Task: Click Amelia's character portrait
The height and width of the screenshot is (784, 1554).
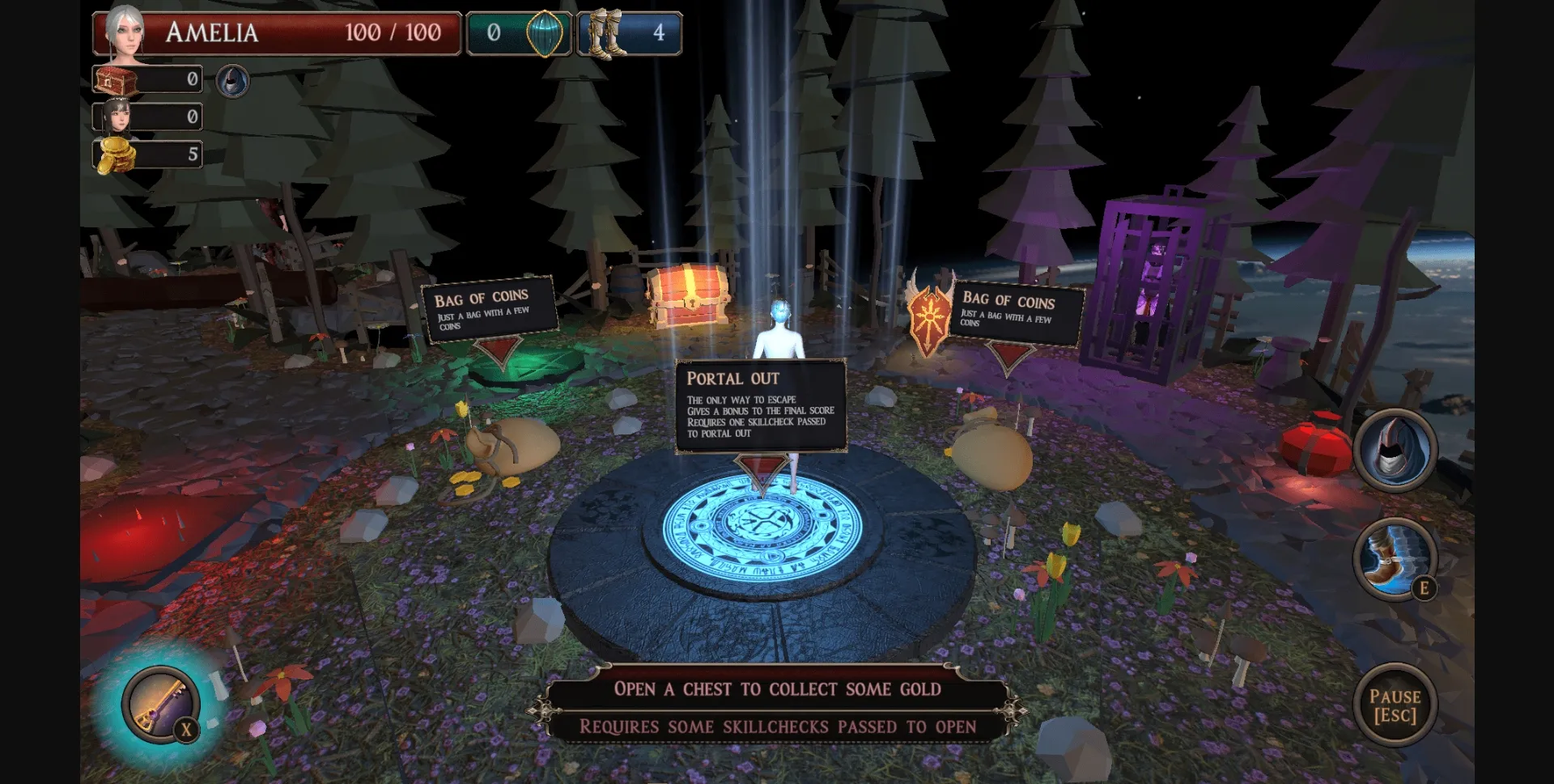Action: pos(125,32)
